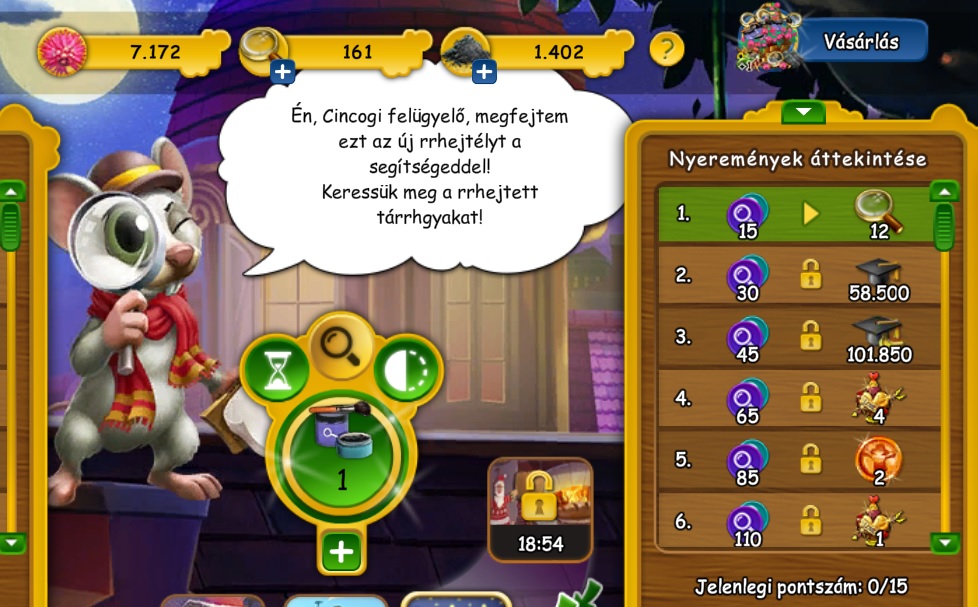
Task: Select reward row 5 with orange medallion
Action: click(797, 459)
